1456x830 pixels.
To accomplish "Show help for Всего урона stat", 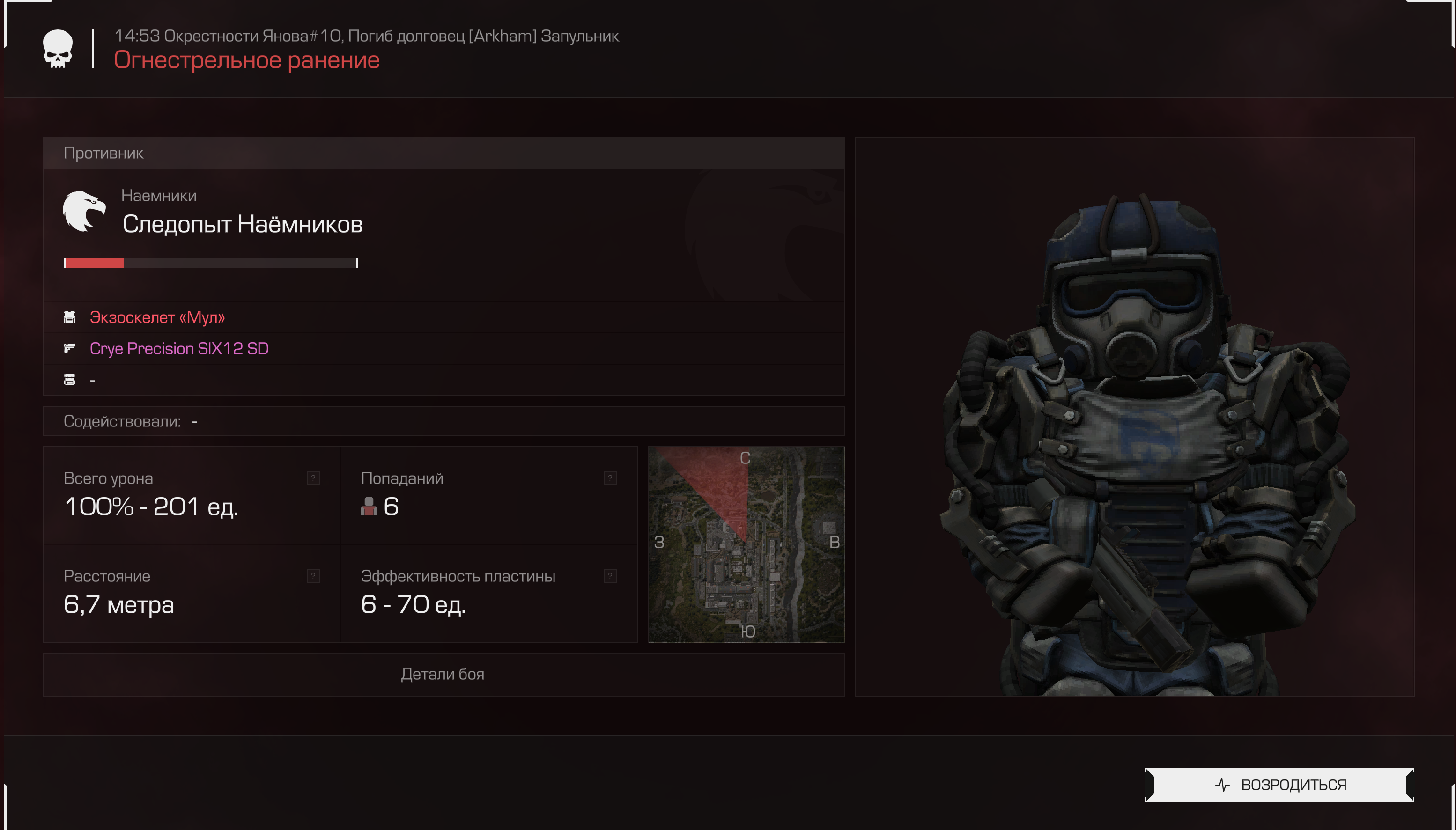I will coord(313,478).
